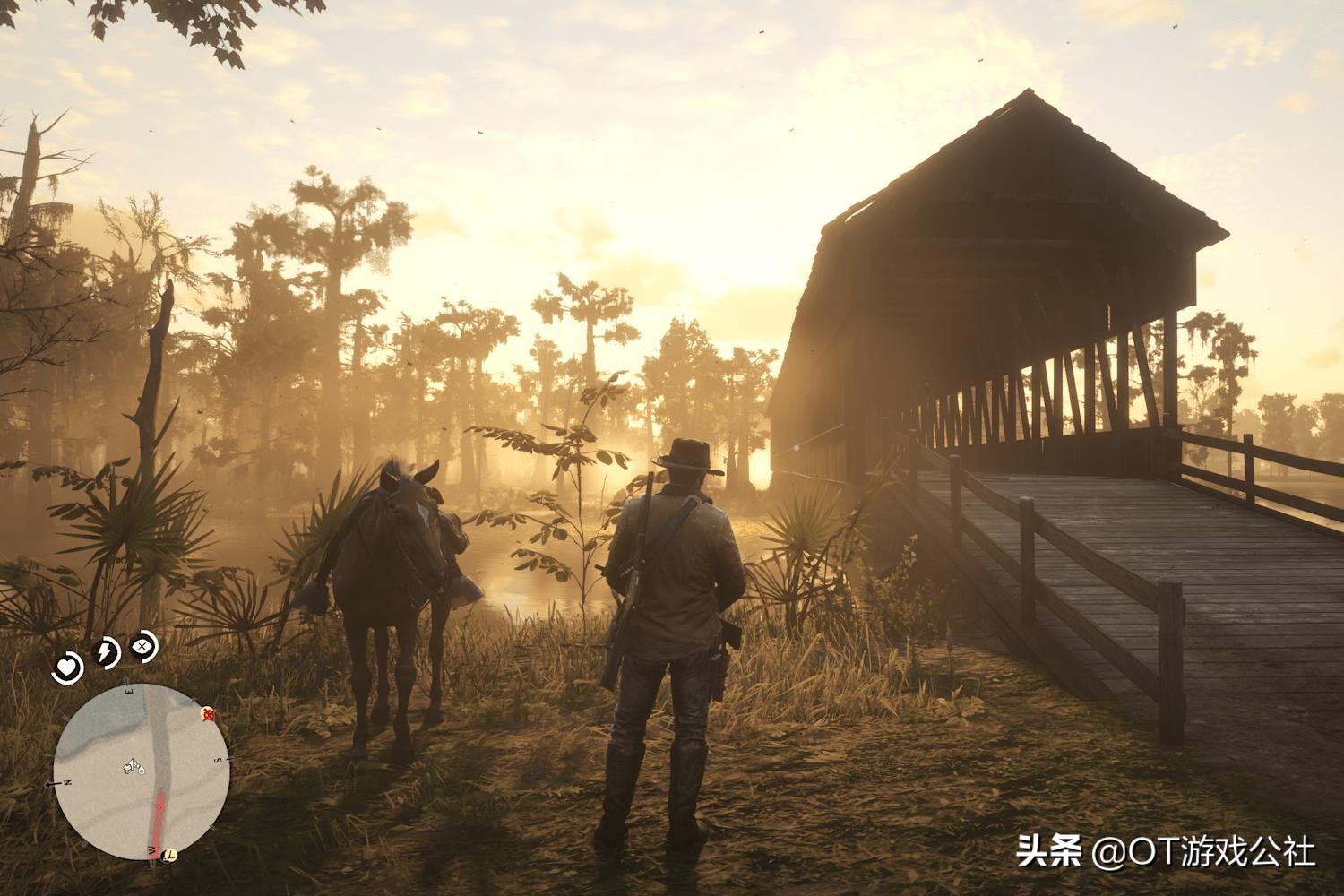The height and width of the screenshot is (896, 1344).
Task: Click the heart health core icon
Action: point(67,665)
